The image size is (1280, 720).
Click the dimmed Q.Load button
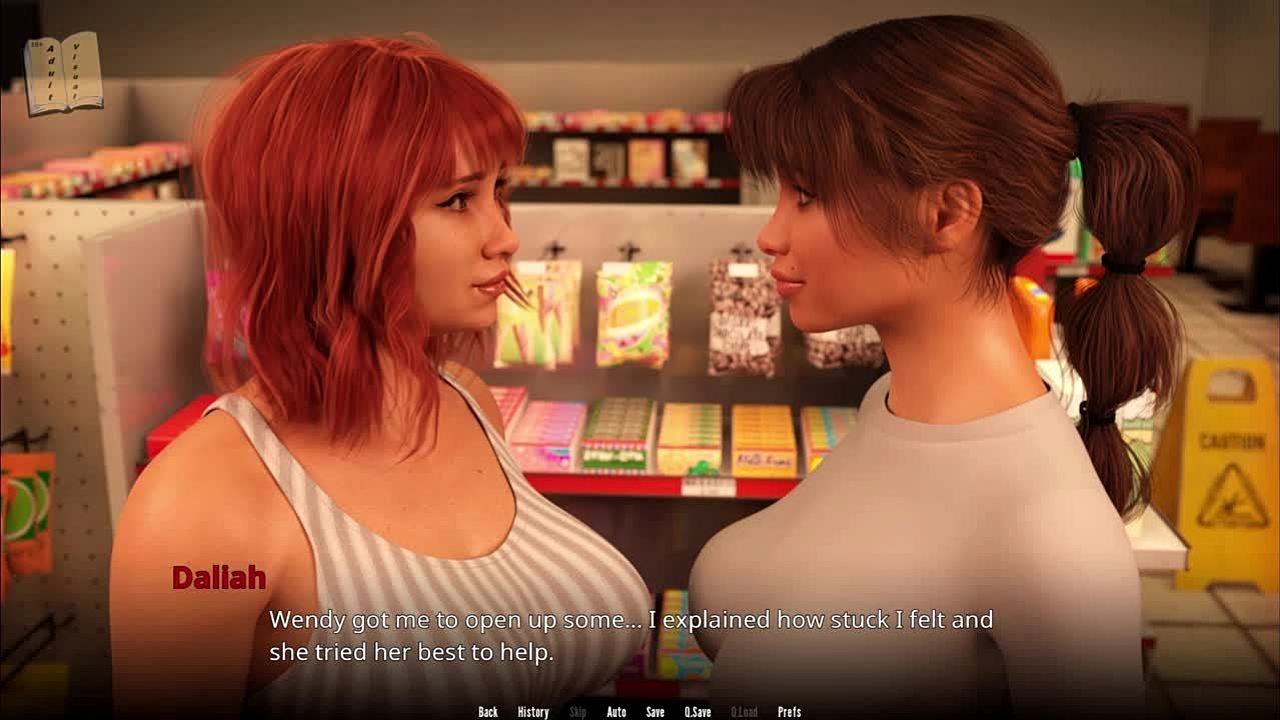coord(744,712)
